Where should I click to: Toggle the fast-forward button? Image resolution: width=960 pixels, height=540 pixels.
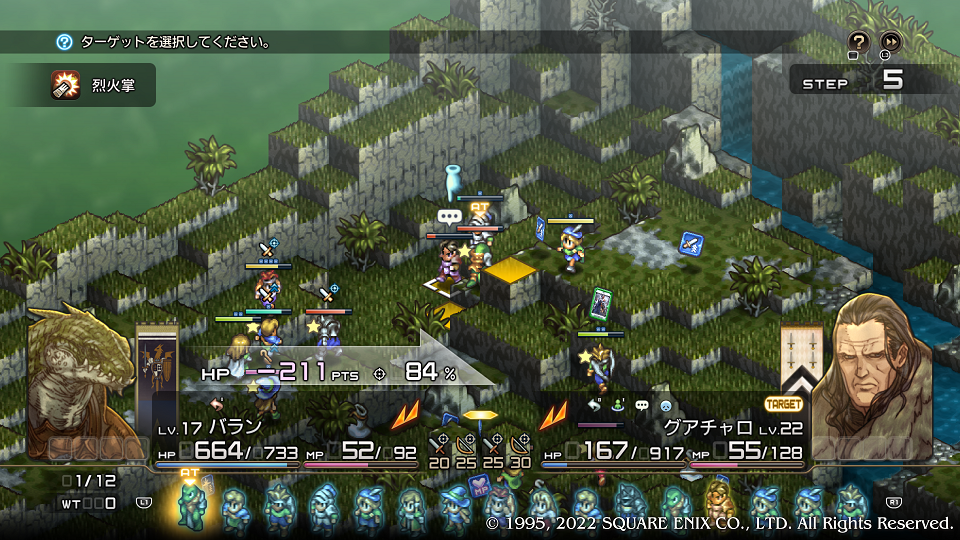pyautogui.click(x=889, y=42)
